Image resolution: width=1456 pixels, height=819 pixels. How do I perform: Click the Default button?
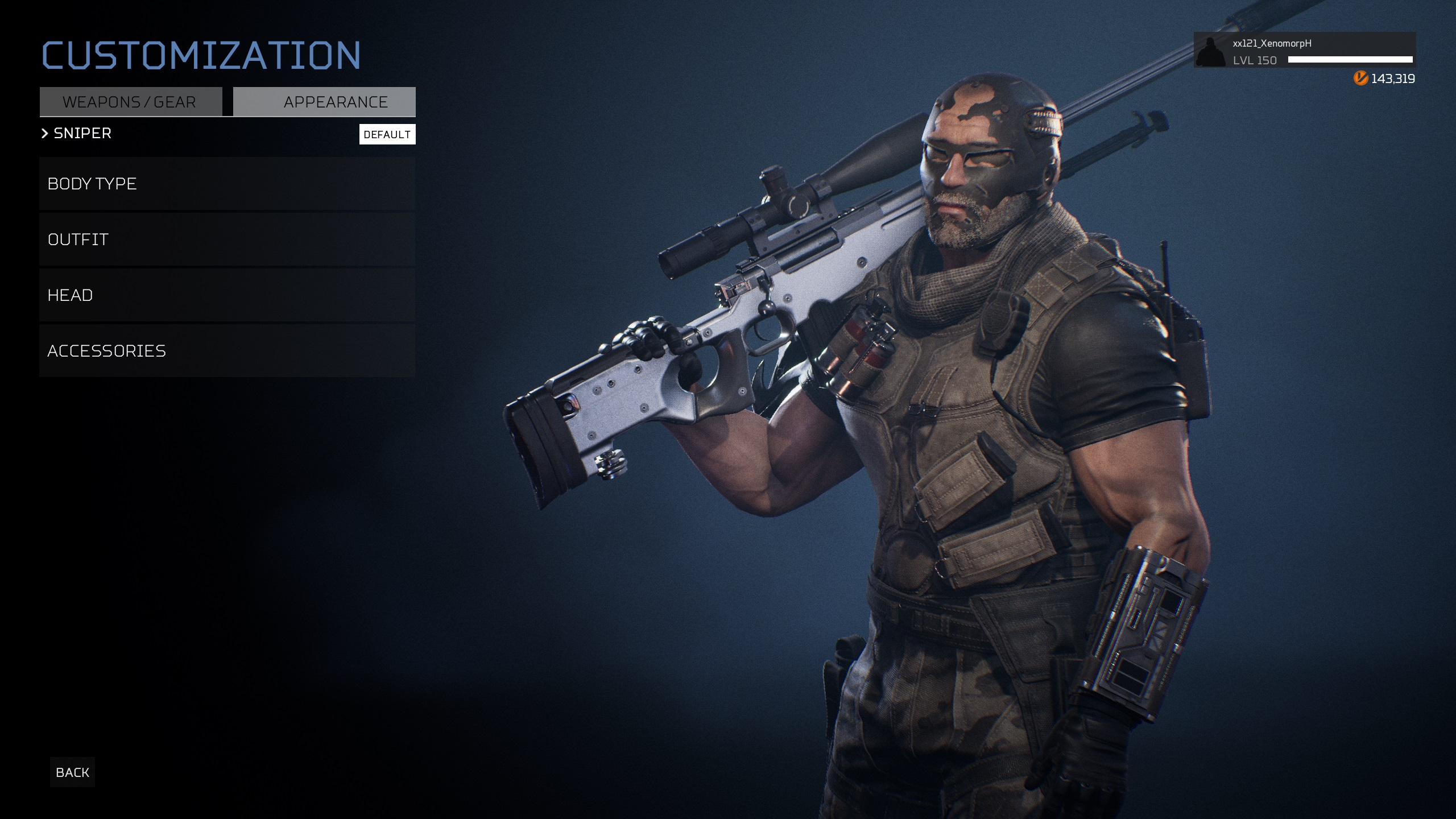(x=387, y=134)
